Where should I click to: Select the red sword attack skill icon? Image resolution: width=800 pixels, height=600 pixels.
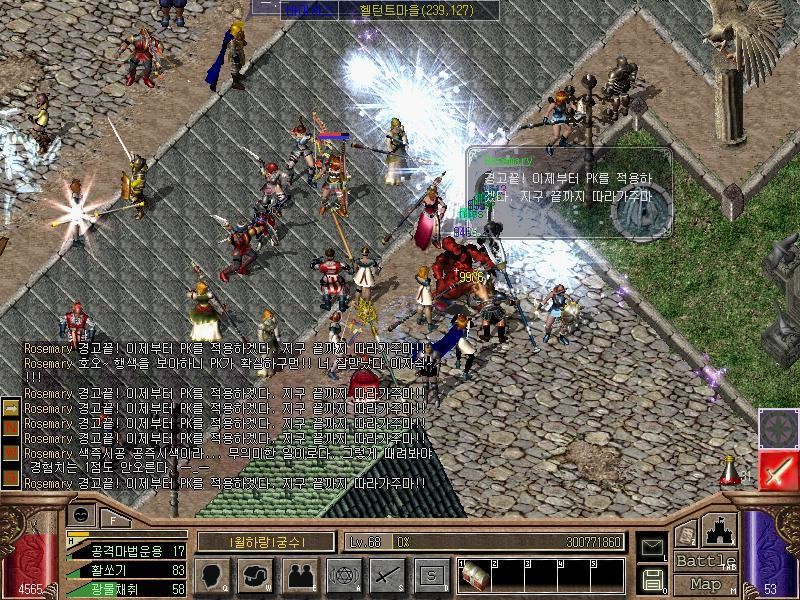point(776,470)
